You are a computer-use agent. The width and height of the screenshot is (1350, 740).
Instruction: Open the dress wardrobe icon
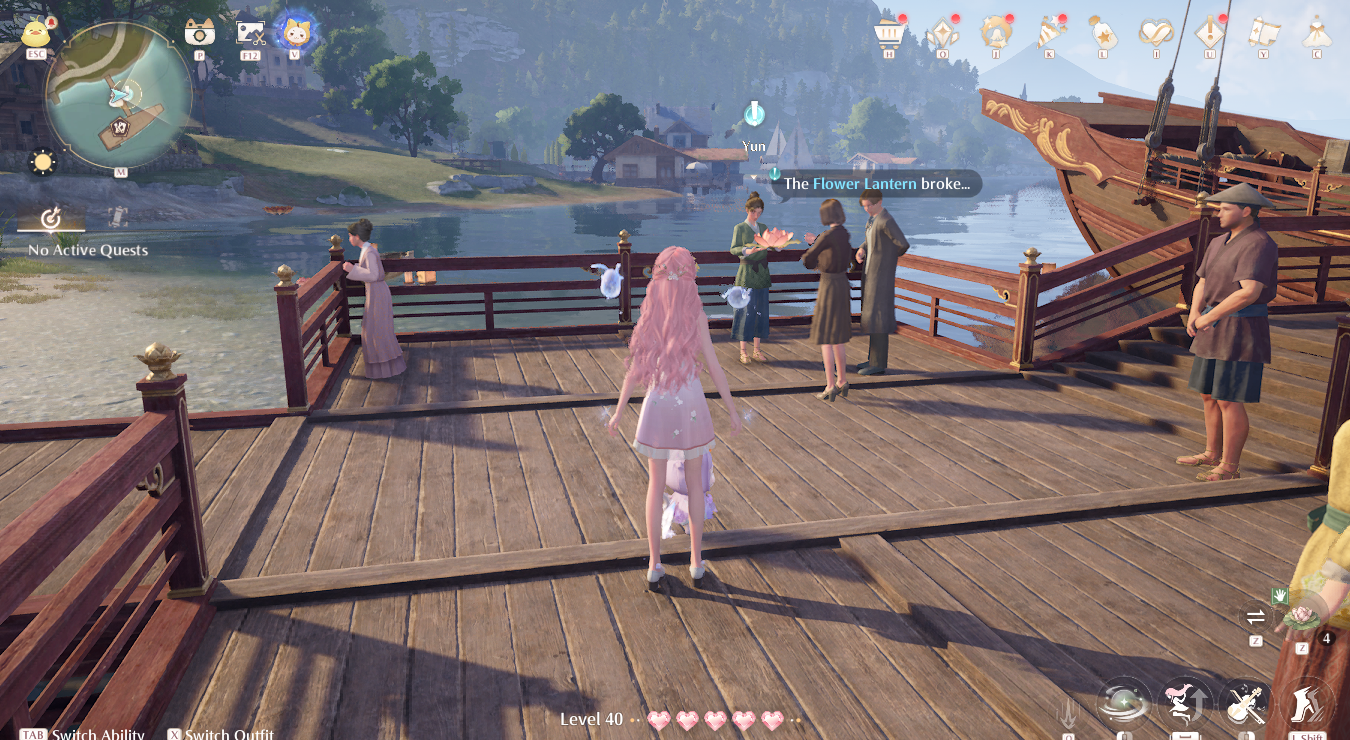coord(1316,33)
